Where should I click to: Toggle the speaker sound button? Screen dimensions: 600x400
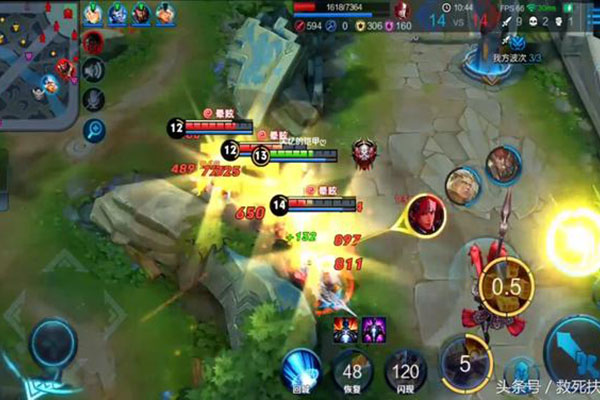pyautogui.click(x=95, y=71)
